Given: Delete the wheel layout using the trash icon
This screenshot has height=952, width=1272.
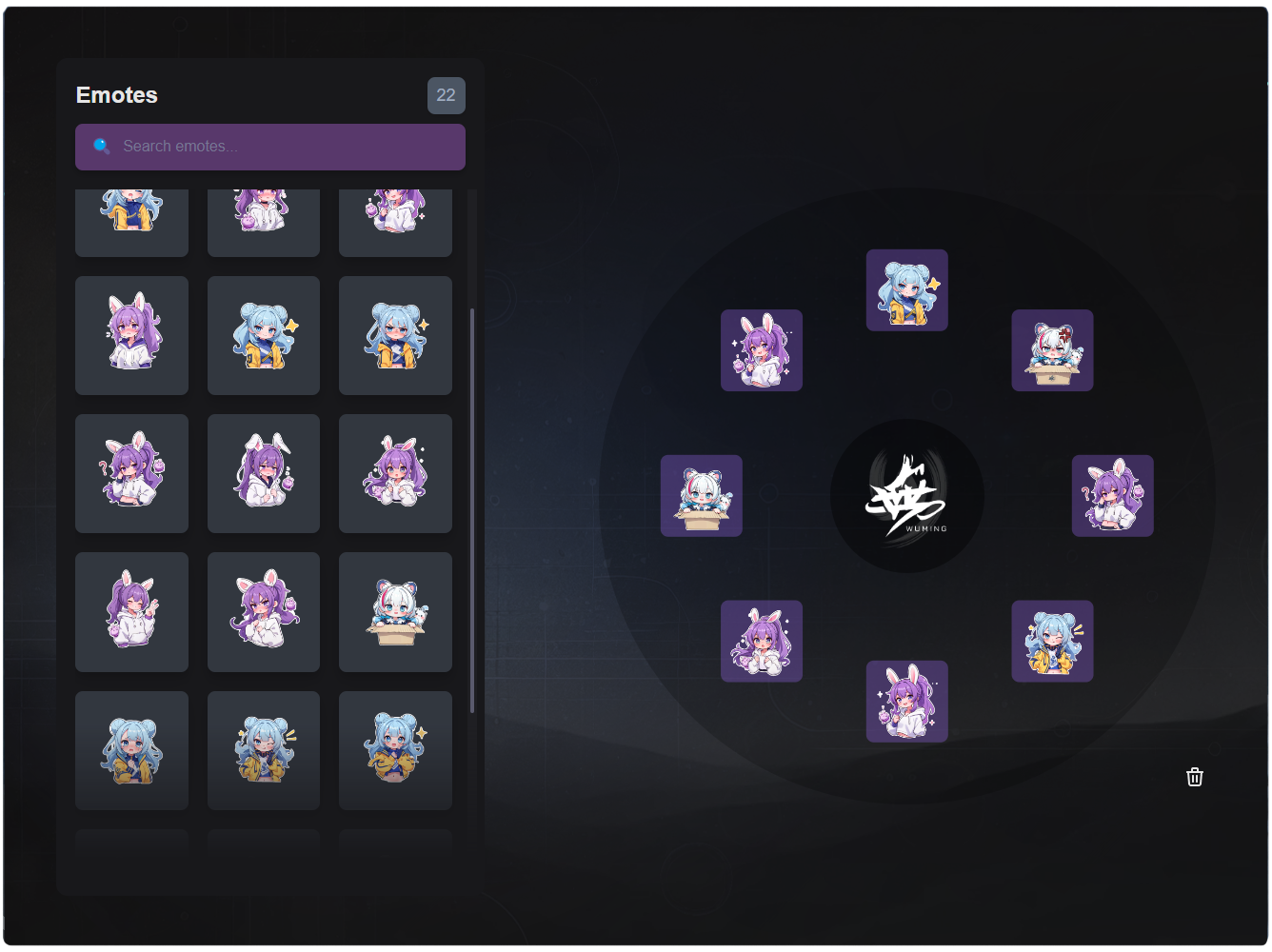Looking at the screenshot, I should [1195, 778].
